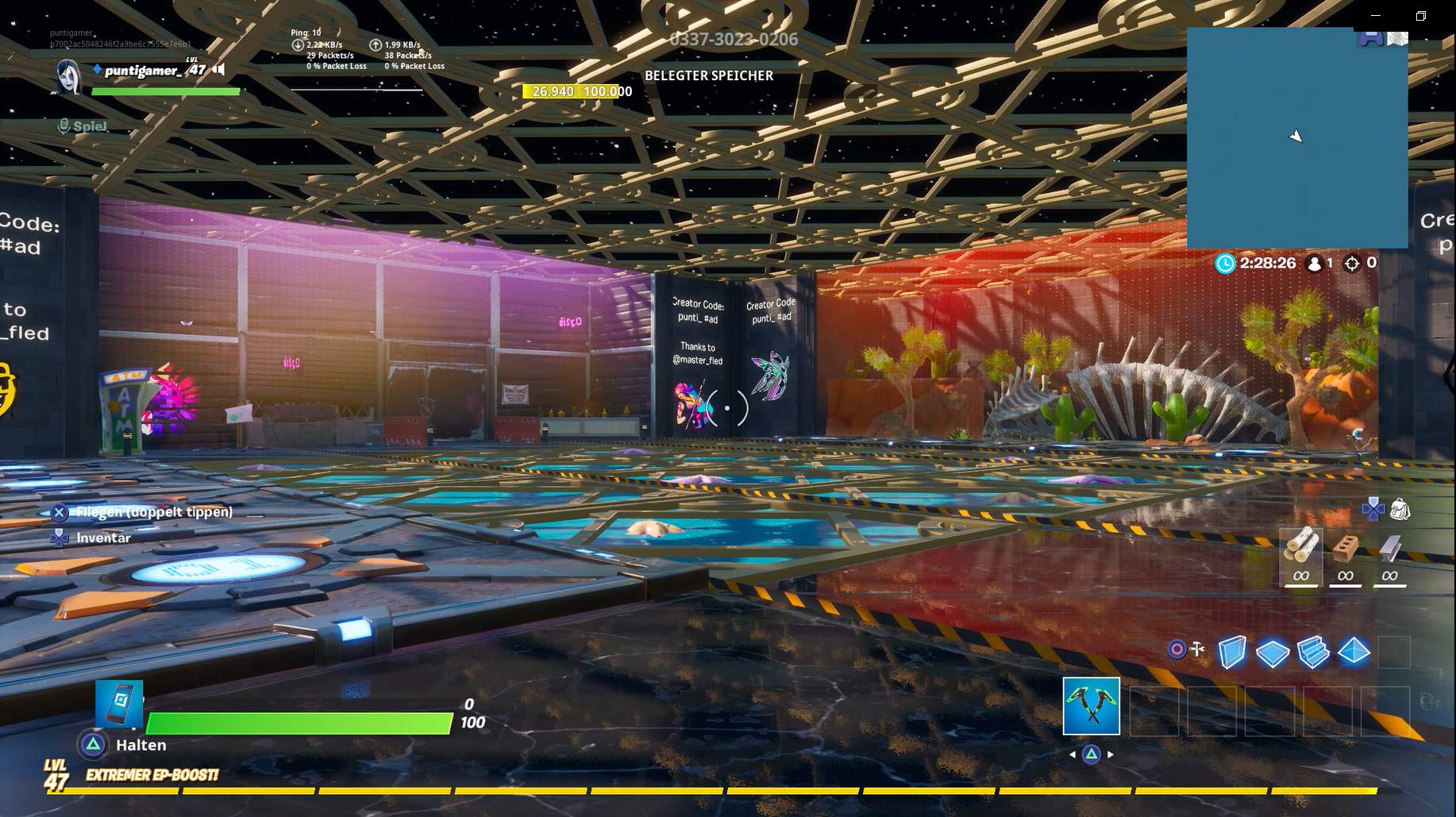The width and height of the screenshot is (1456, 817).
Task: Select the pickaxe in the hotbar
Action: [x=1090, y=706]
